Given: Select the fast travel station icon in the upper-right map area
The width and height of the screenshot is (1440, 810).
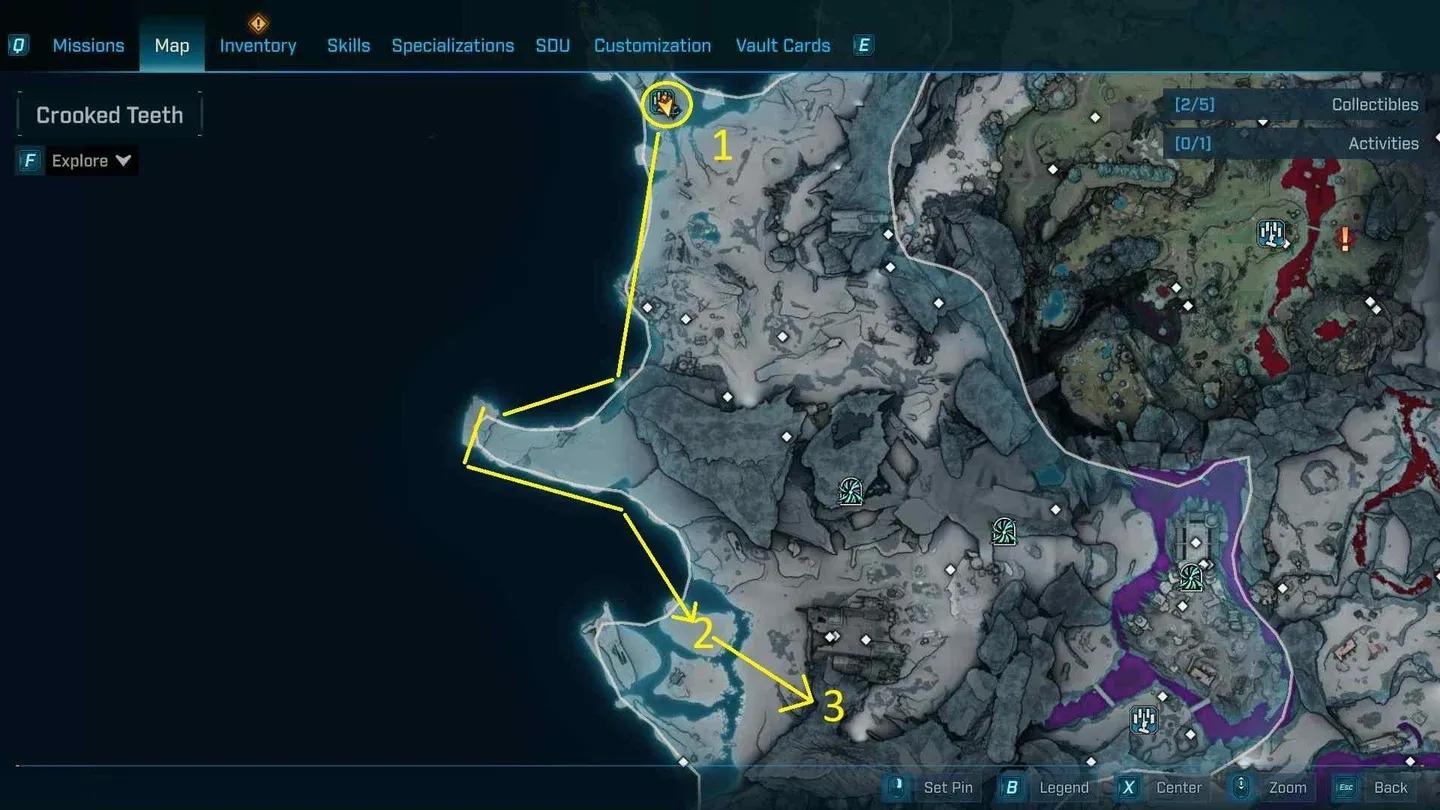Looking at the screenshot, I should 1271,233.
